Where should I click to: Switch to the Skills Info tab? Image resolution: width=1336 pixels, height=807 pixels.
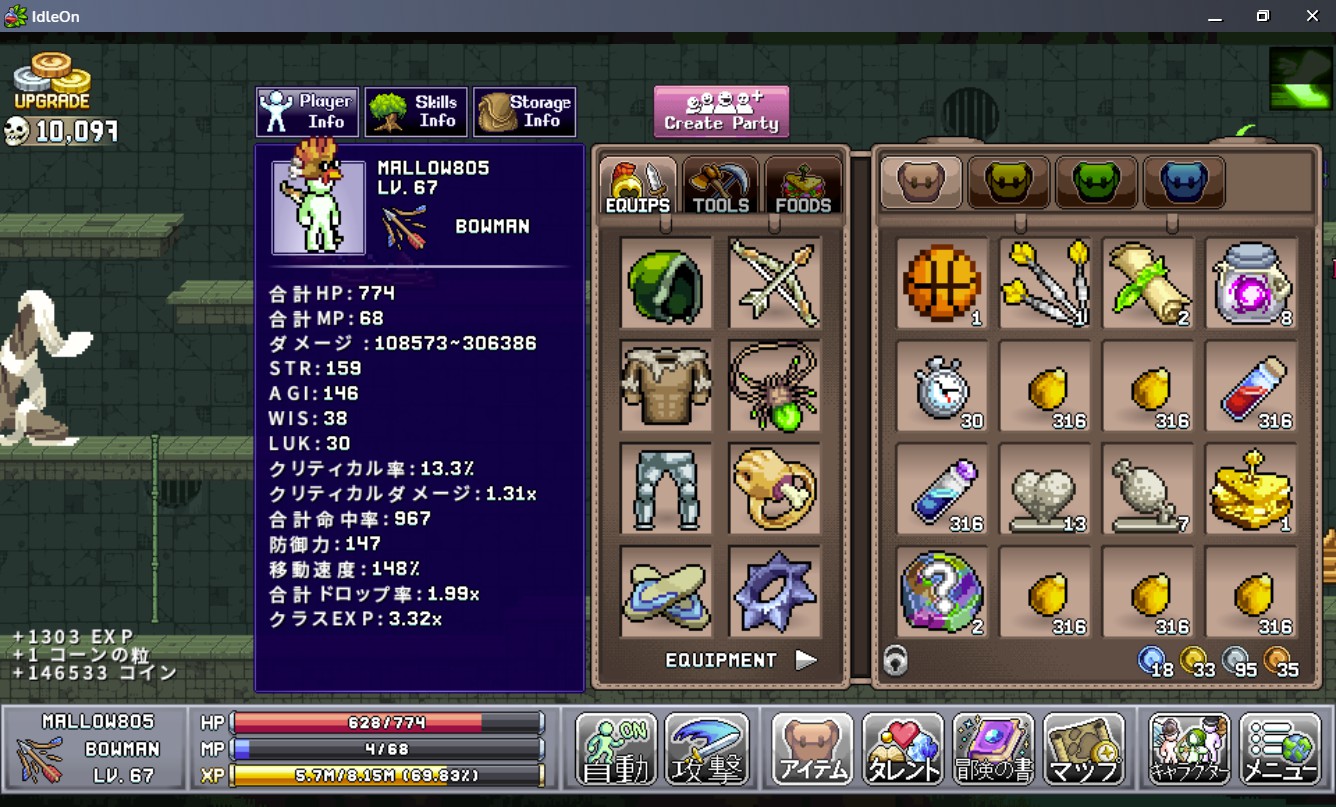point(415,111)
